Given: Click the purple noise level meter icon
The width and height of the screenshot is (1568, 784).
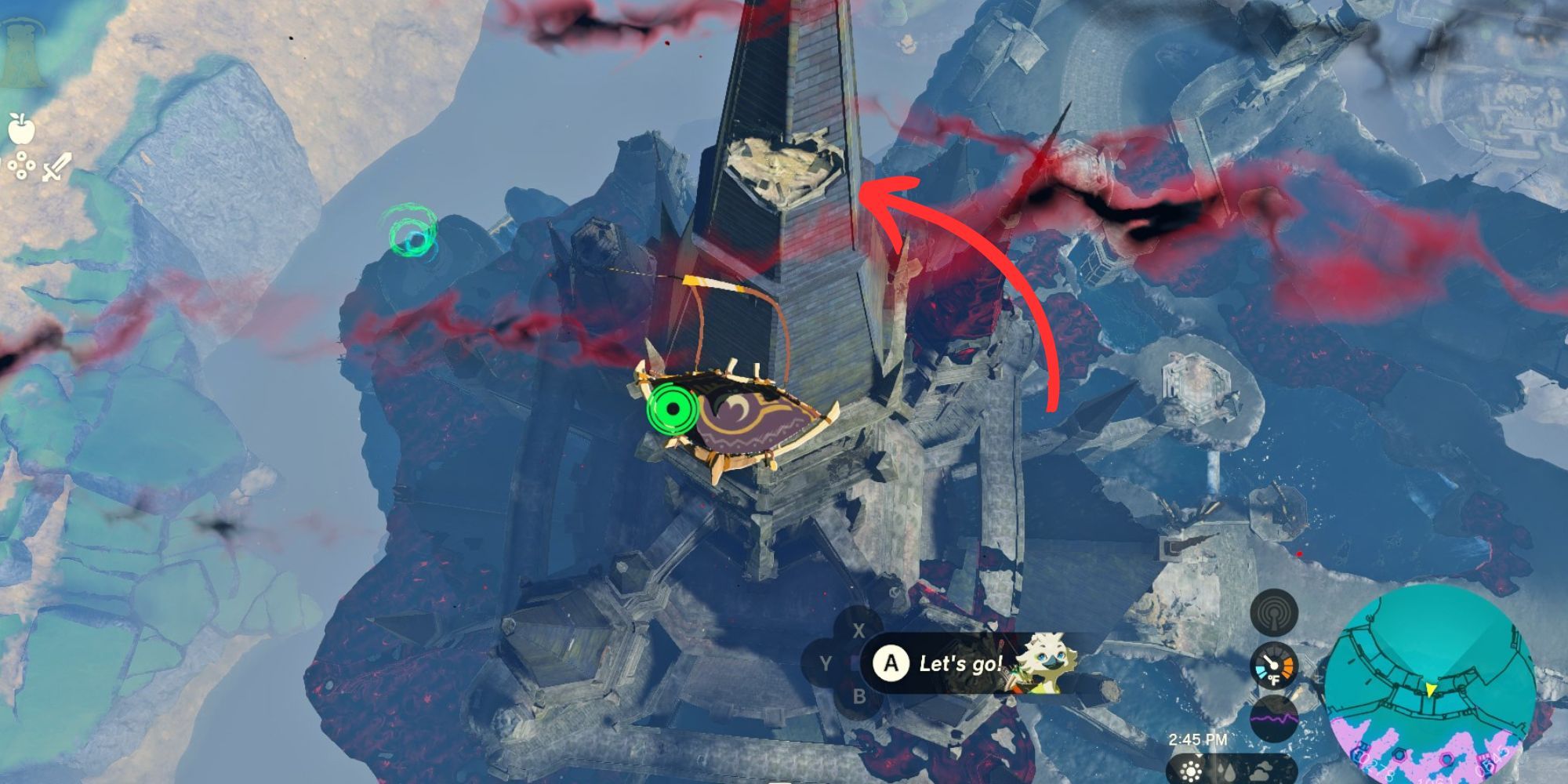Looking at the screenshot, I should tap(1273, 717).
